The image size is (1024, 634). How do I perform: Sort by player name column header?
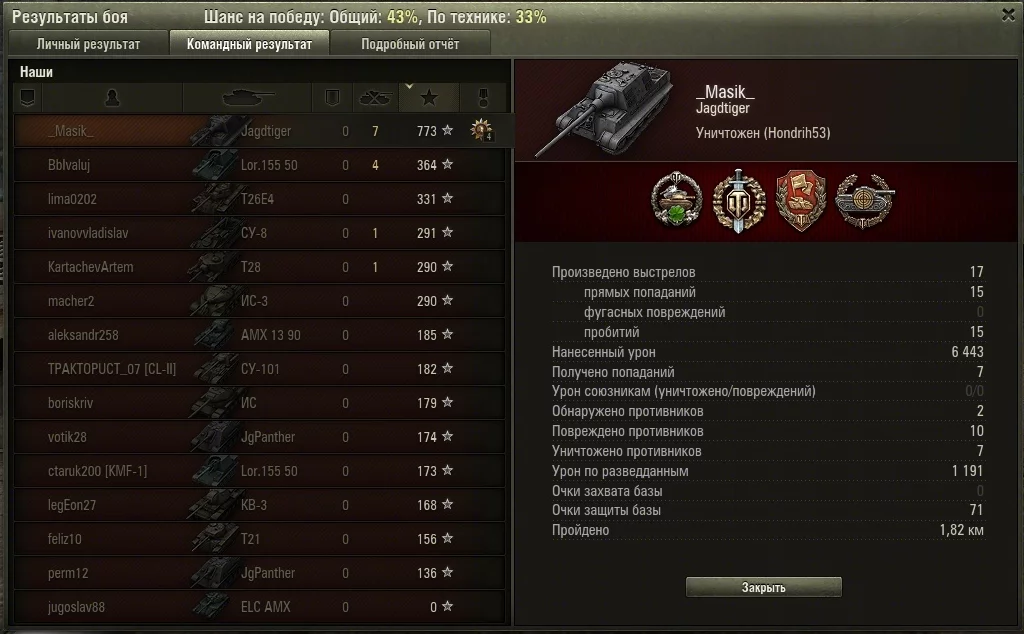click(113, 97)
